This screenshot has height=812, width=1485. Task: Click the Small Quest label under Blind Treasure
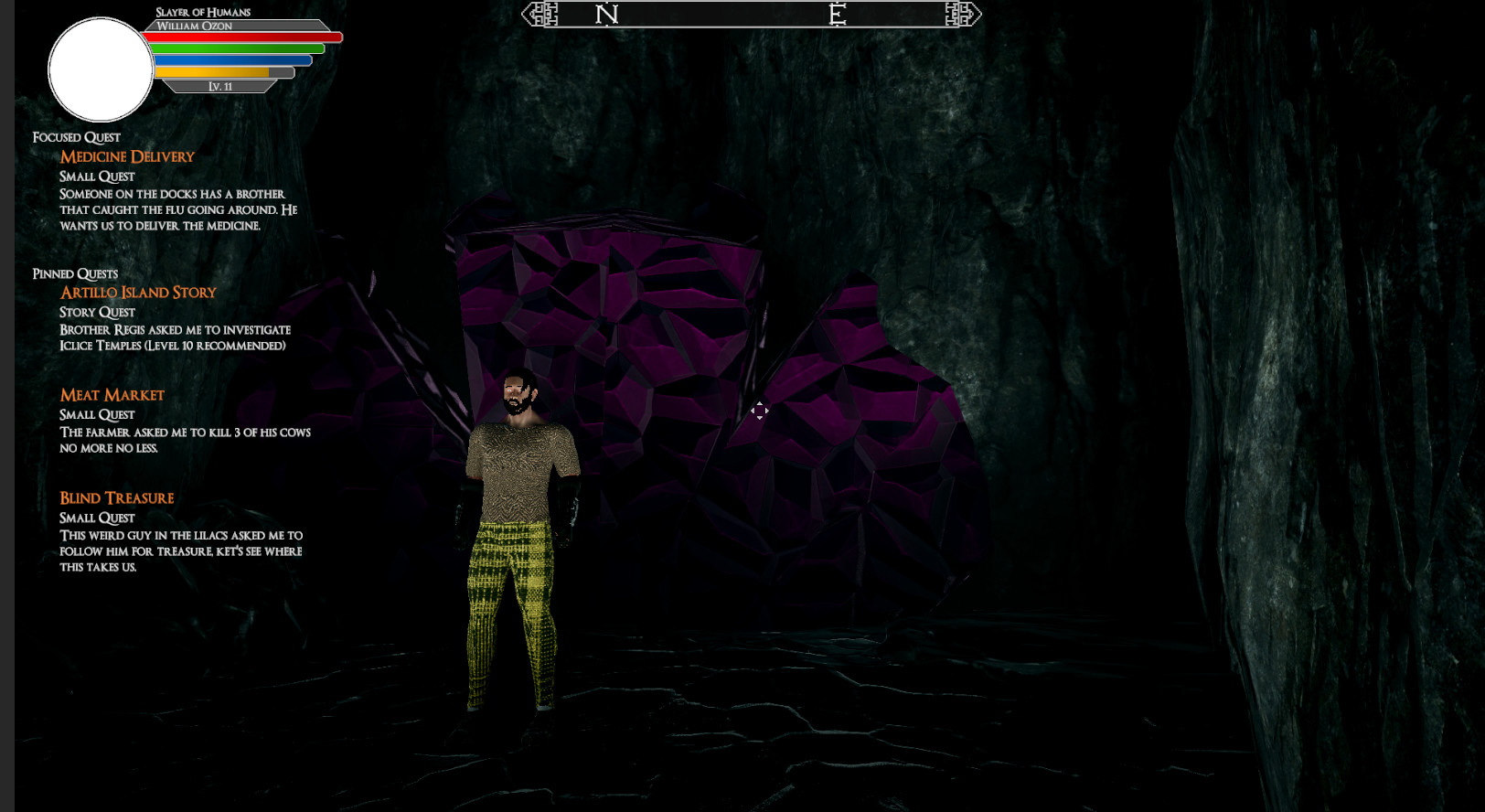[x=97, y=518]
